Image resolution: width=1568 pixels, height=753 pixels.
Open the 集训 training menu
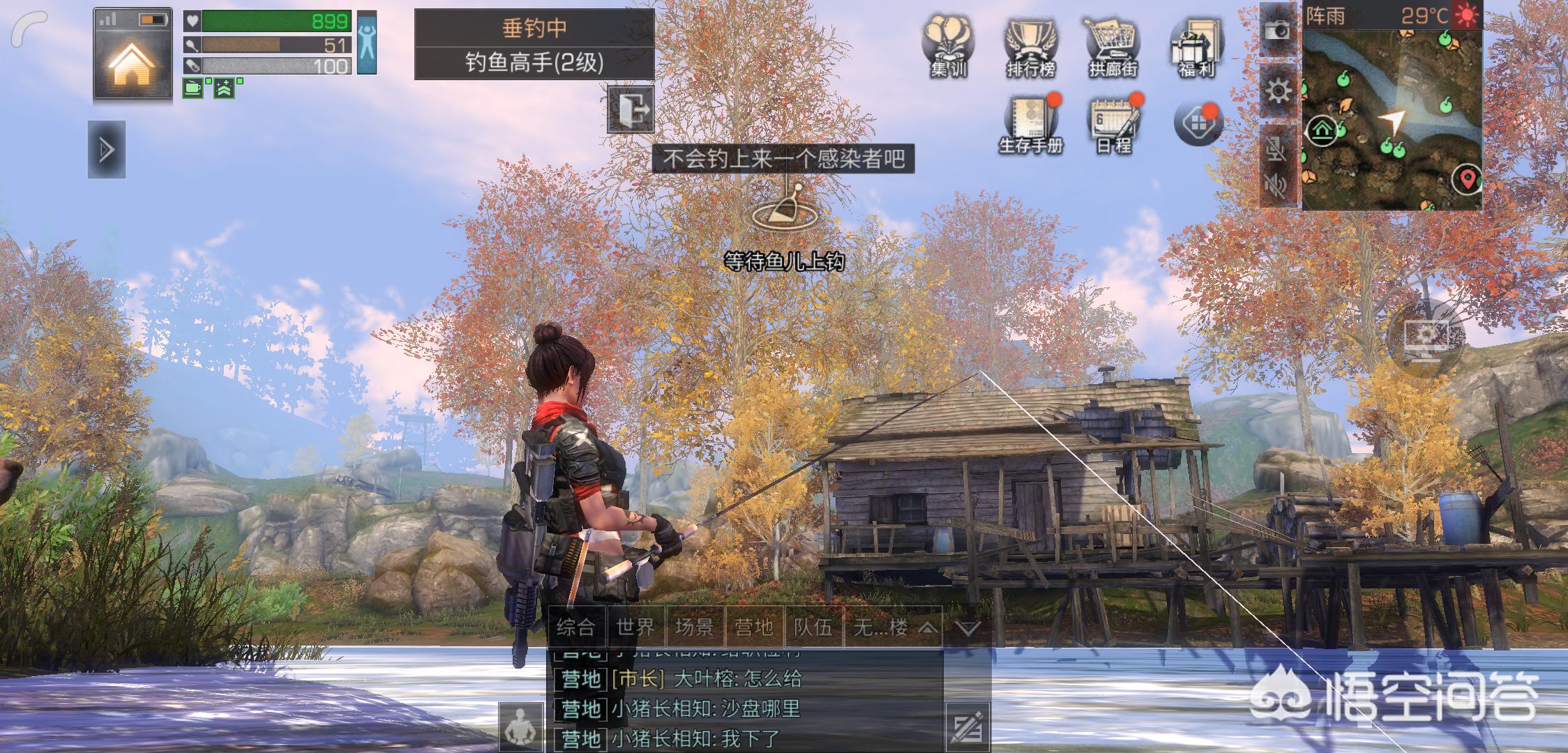pyautogui.click(x=948, y=46)
